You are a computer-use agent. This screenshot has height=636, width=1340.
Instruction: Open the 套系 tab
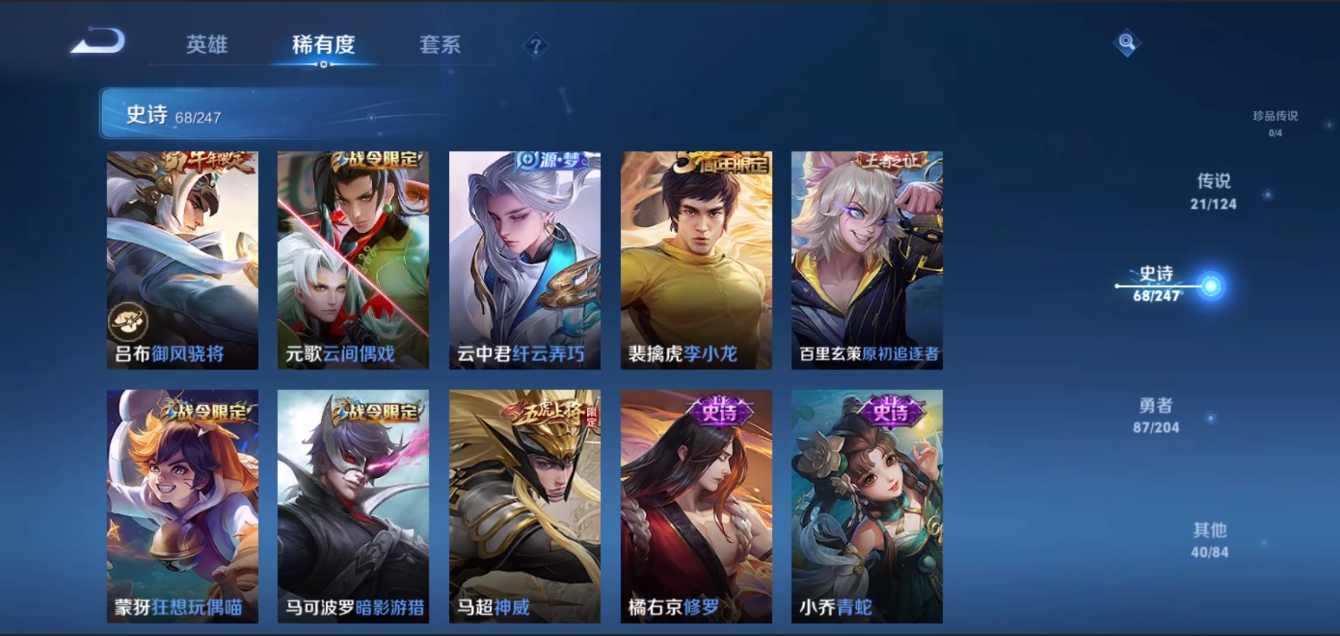(440, 45)
